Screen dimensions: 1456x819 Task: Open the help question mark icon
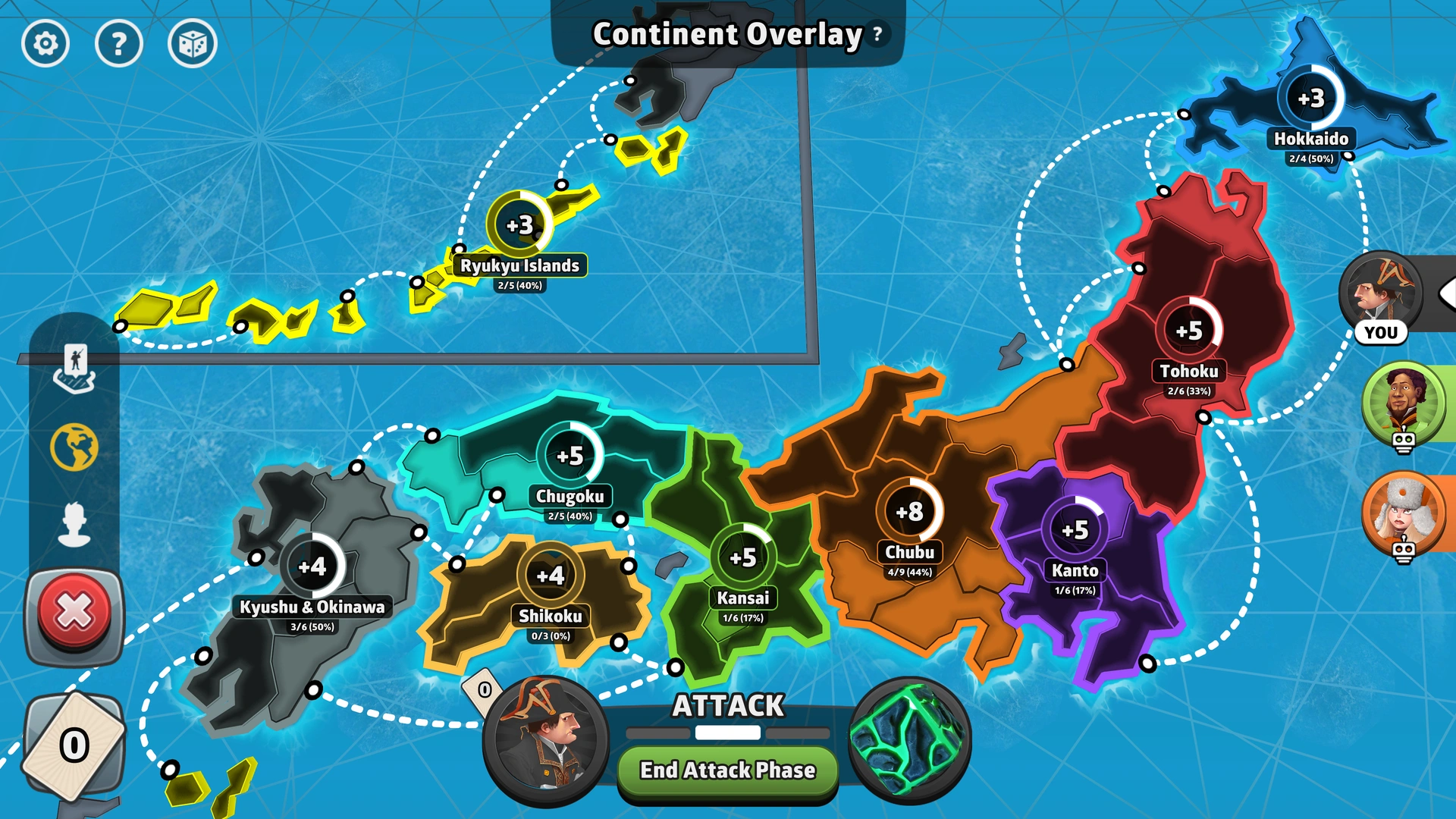[118, 44]
